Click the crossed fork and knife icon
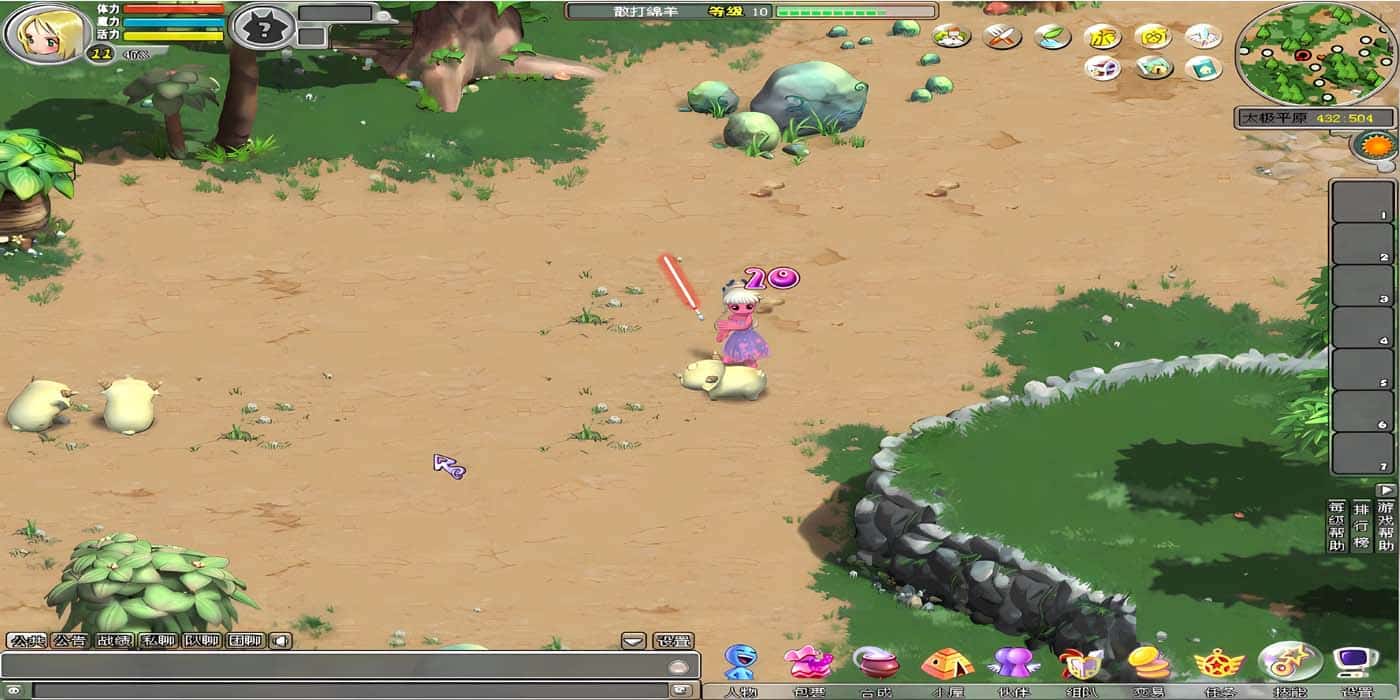The width and height of the screenshot is (1400, 700). tap(1001, 37)
